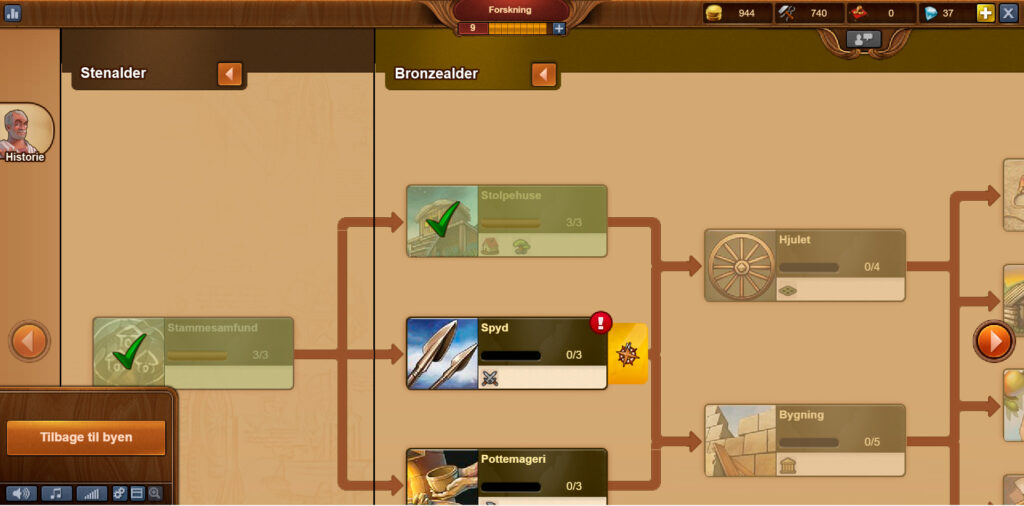Choose the Bygning technology
The width and height of the screenshot is (1024, 506).
click(x=804, y=440)
